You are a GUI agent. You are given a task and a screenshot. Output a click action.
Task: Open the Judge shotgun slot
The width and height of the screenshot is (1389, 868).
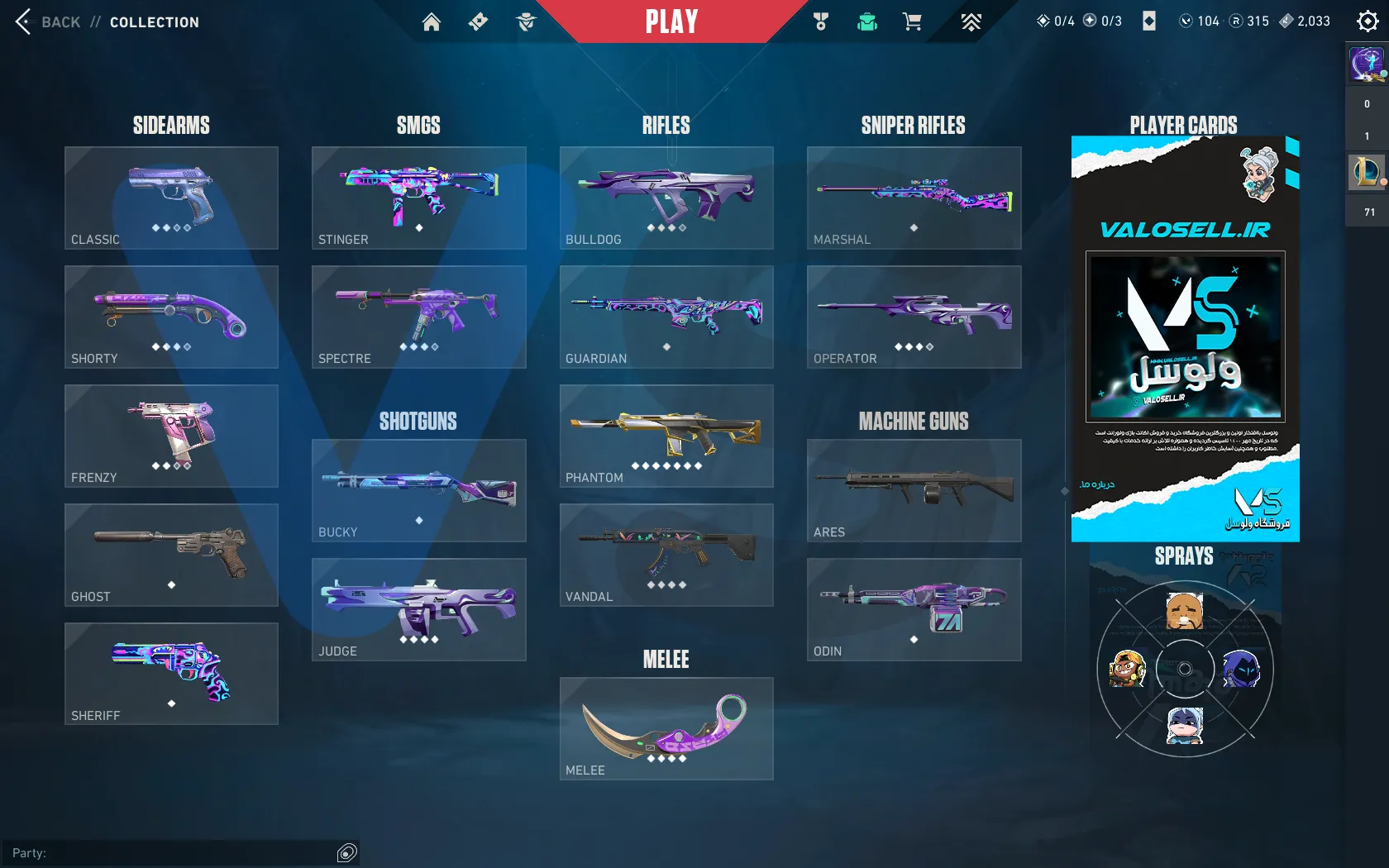point(418,609)
